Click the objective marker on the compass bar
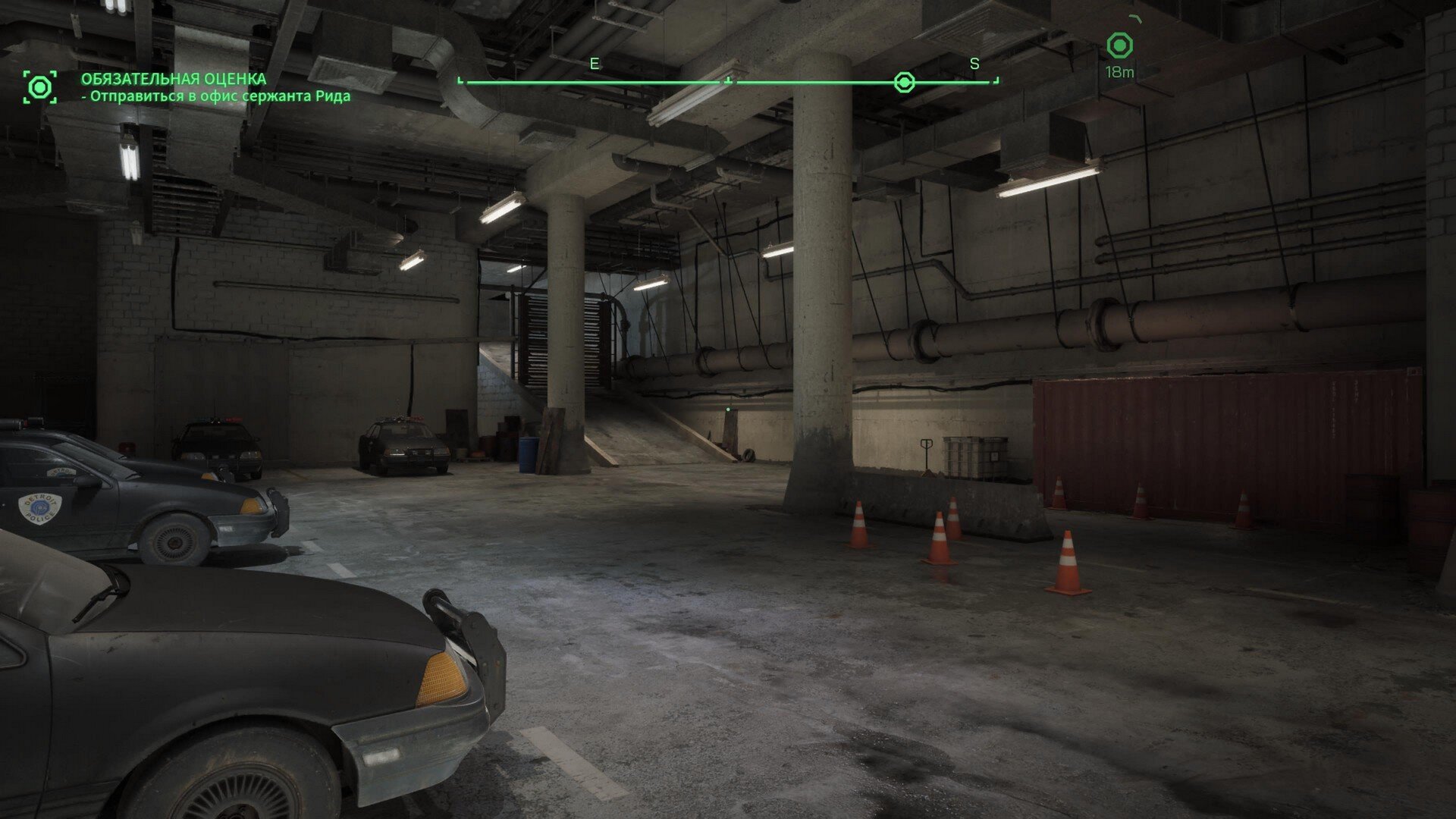 [904, 82]
